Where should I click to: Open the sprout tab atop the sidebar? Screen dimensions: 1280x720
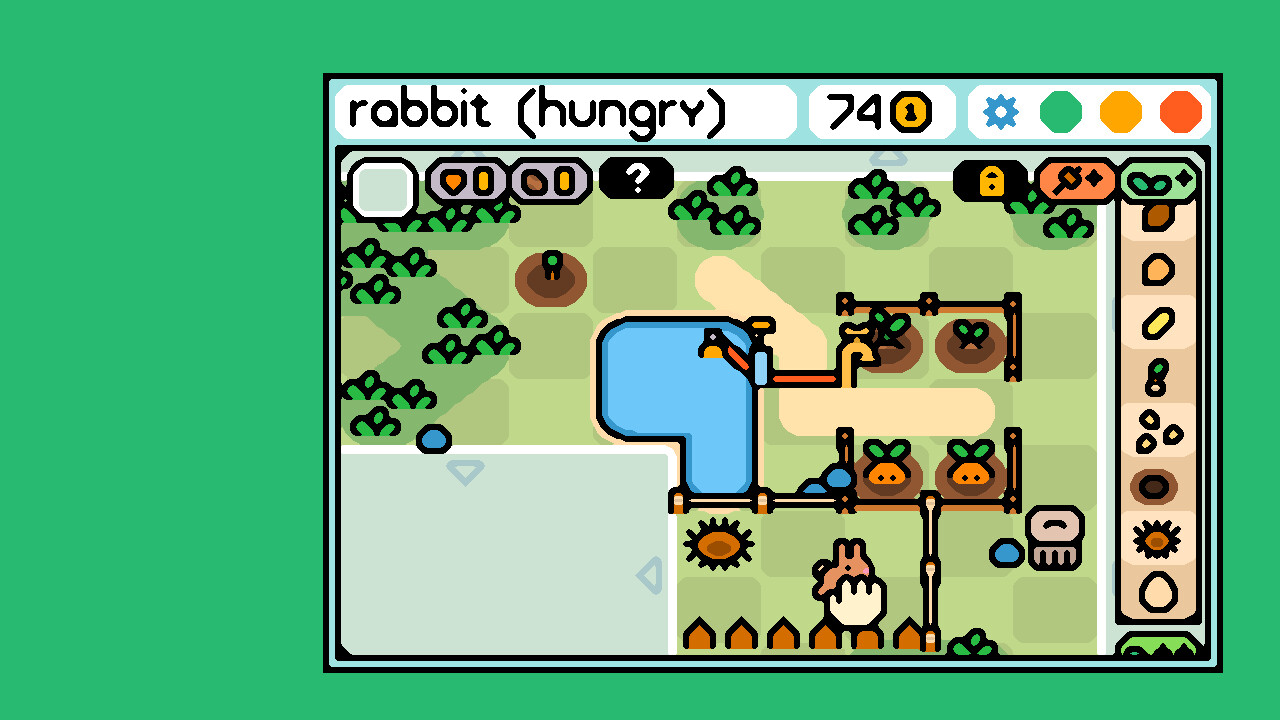[x=1160, y=182]
